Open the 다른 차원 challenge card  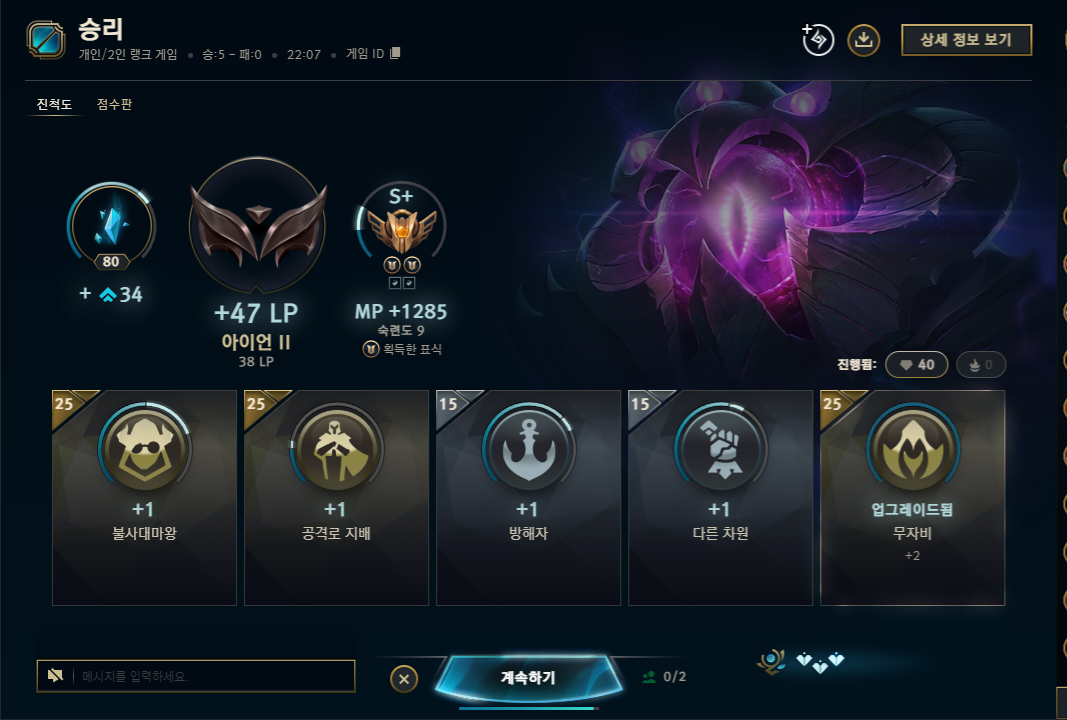720,497
